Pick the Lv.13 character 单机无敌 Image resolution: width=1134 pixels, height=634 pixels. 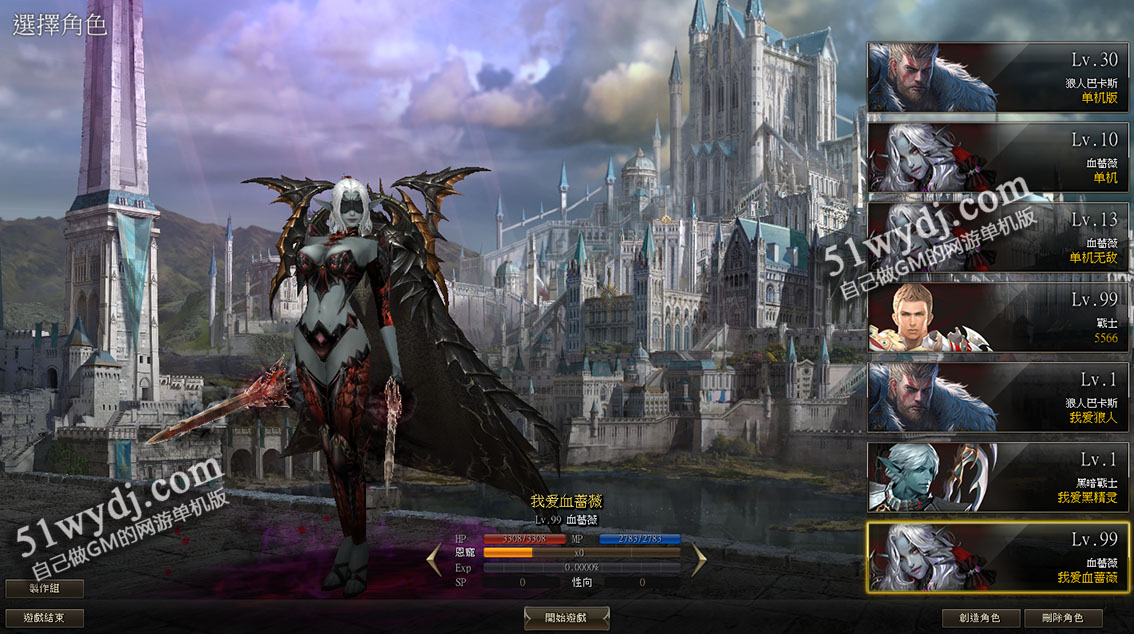point(999,237)
